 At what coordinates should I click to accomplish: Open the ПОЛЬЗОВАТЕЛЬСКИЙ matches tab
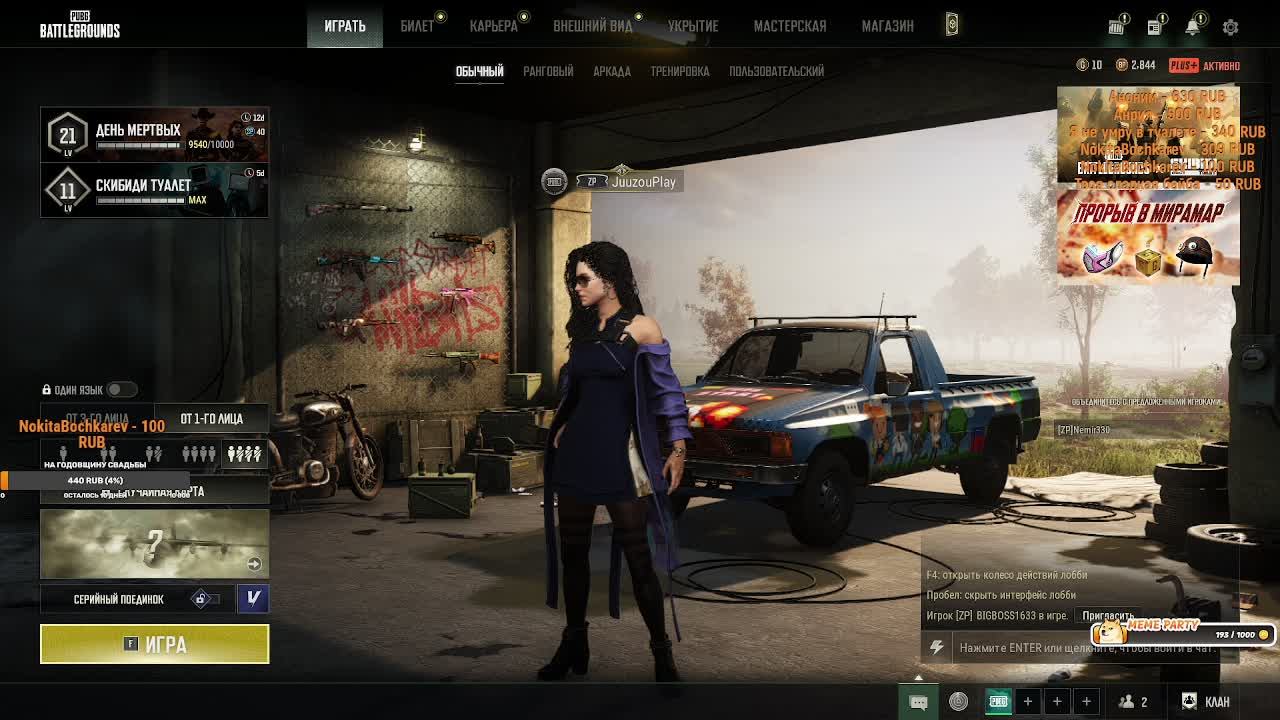click(776, 71)
